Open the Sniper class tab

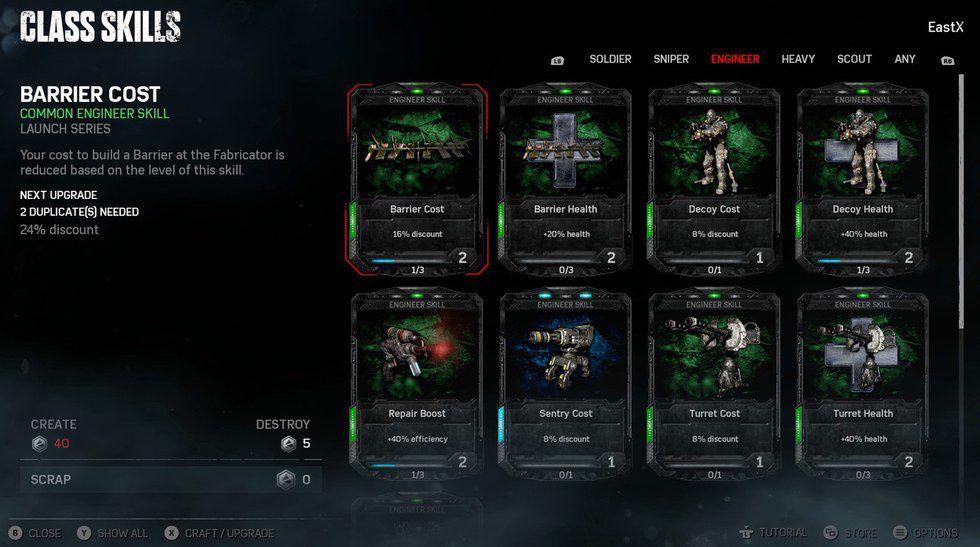click(671, 59)
